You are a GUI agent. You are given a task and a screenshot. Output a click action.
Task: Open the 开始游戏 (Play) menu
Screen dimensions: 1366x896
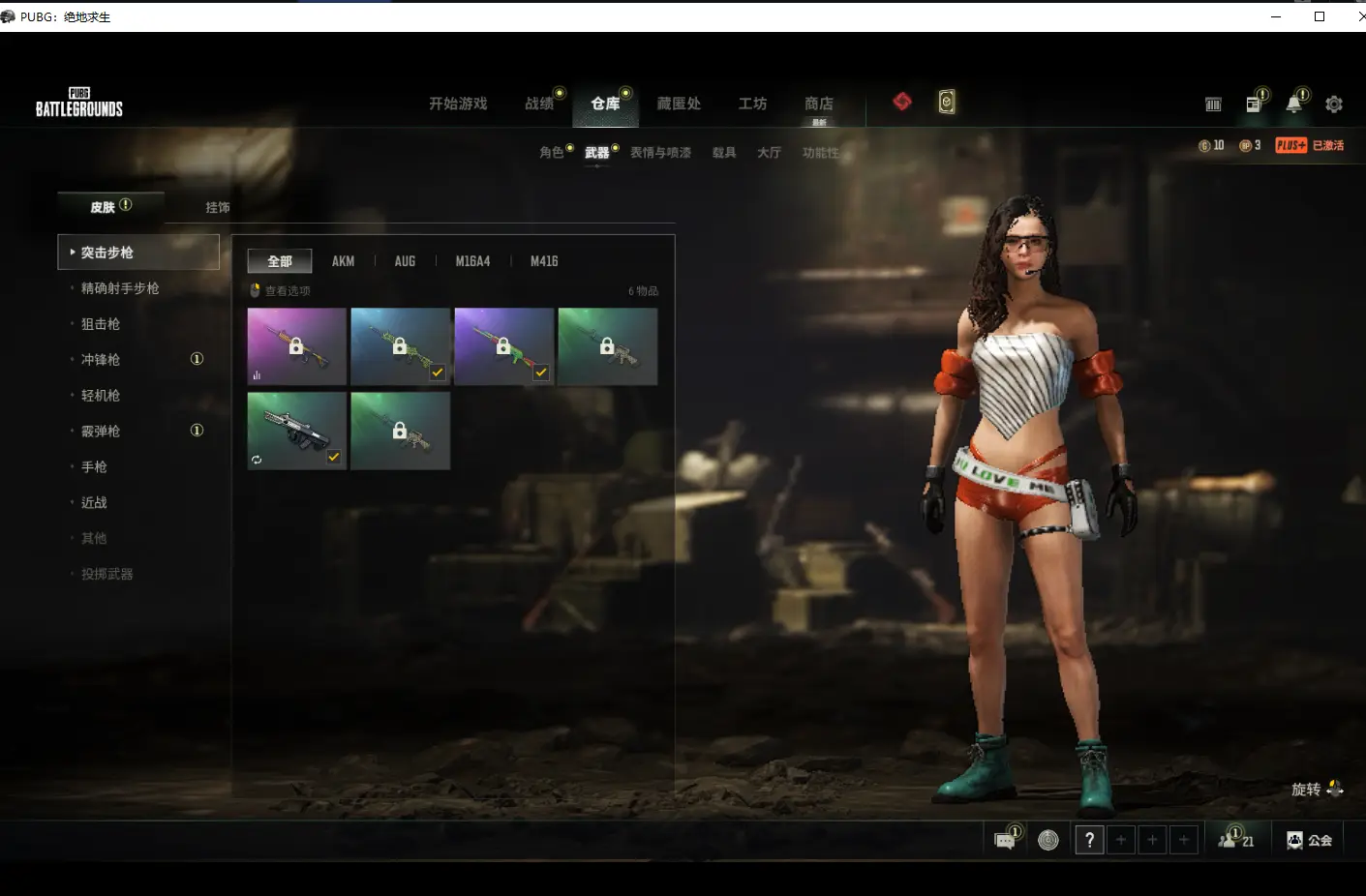[x=458, y=104]
